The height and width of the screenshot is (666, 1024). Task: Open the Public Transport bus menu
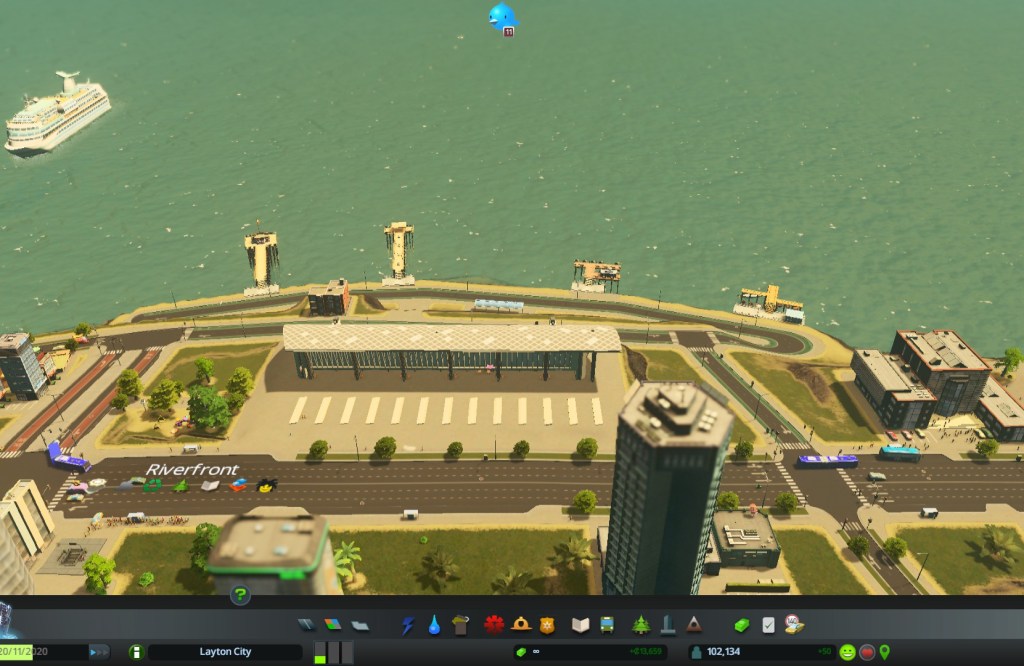pos(606,625)
